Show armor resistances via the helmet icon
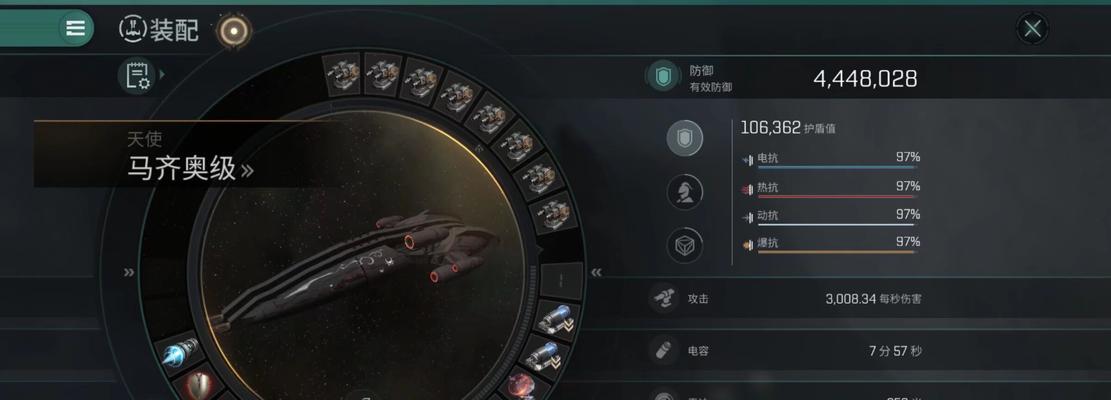 [685, 192]
